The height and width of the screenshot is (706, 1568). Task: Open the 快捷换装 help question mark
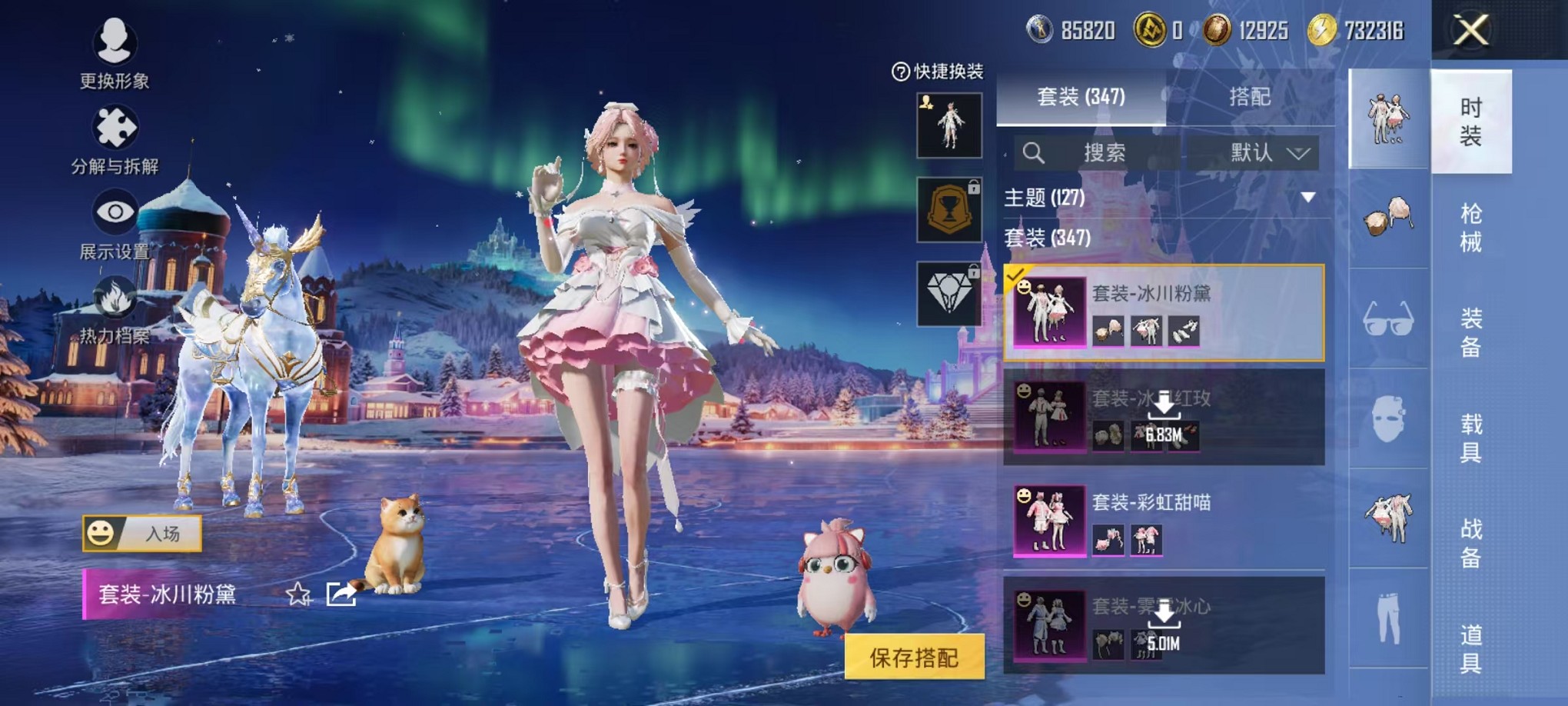pos(901,71)
